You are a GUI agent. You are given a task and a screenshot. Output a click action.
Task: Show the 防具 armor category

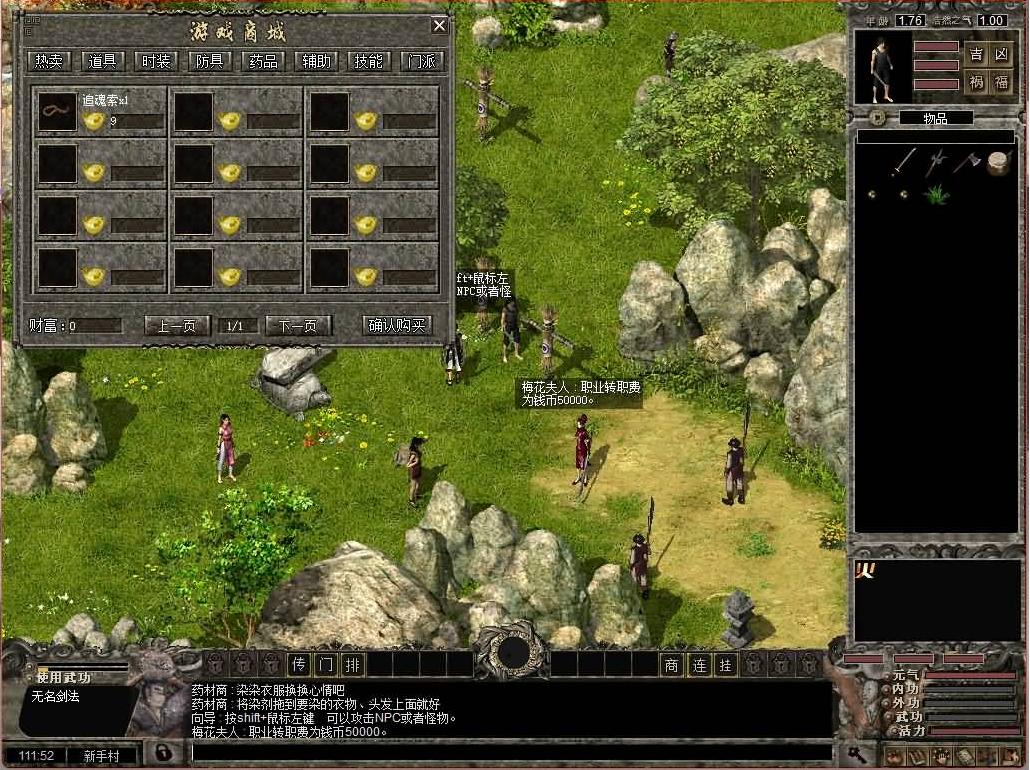pyautogui.click(x=209, y=61)
